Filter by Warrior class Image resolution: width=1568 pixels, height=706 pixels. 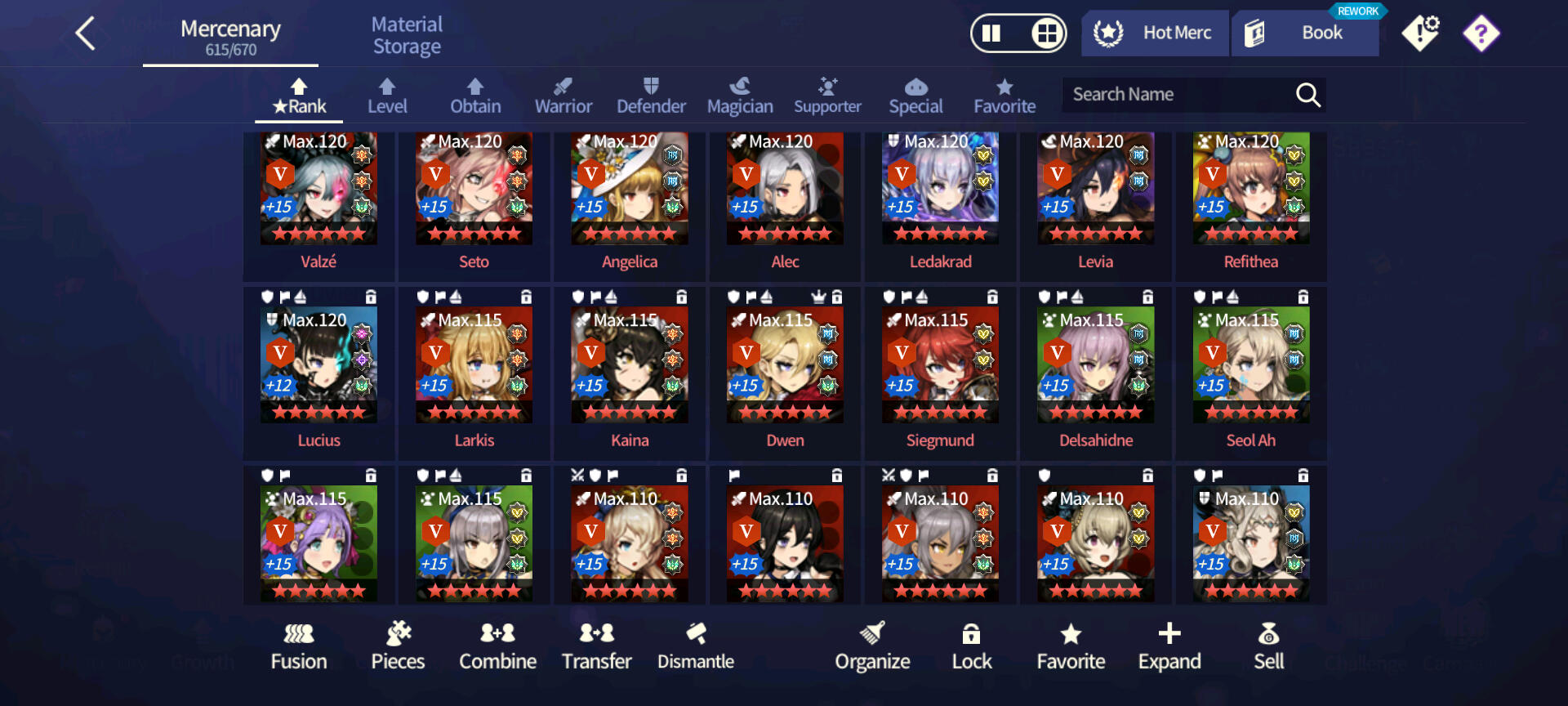click(563, 96)
